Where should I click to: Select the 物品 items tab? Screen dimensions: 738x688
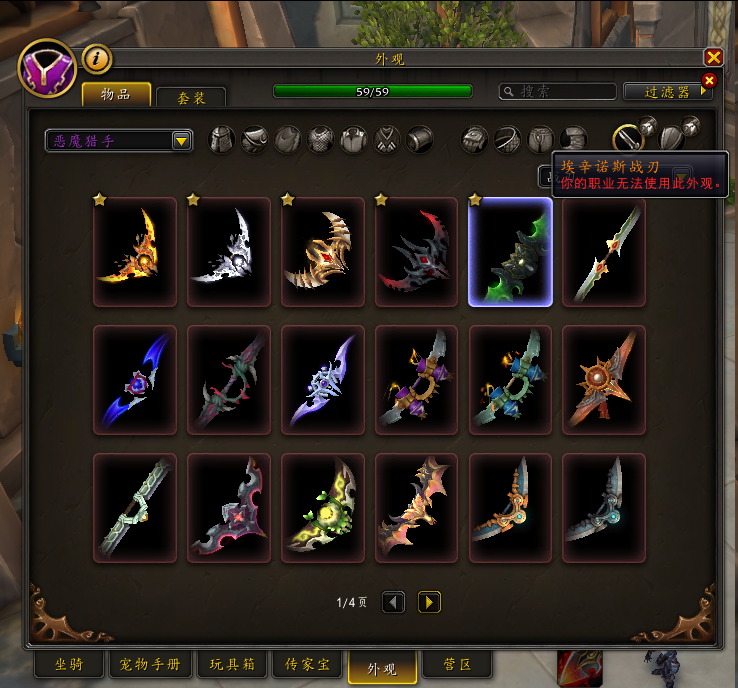pyautogui.click(x=116, y=94)
